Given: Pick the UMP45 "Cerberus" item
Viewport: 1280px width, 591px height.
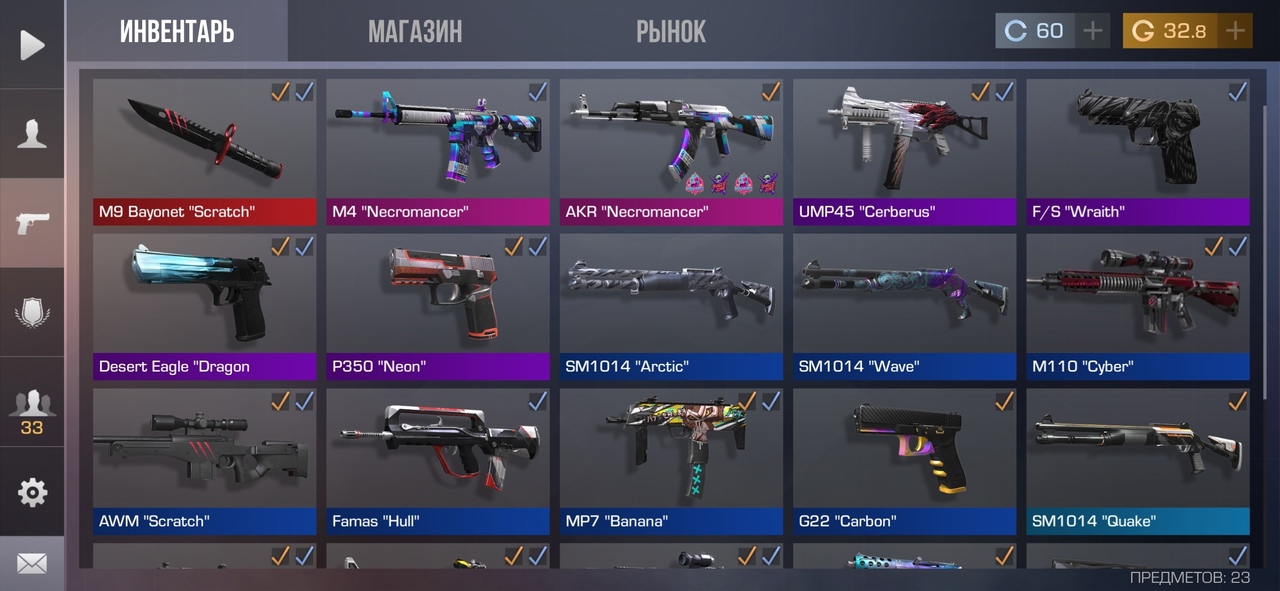Looking at the screenshot, I should point(904,150).
